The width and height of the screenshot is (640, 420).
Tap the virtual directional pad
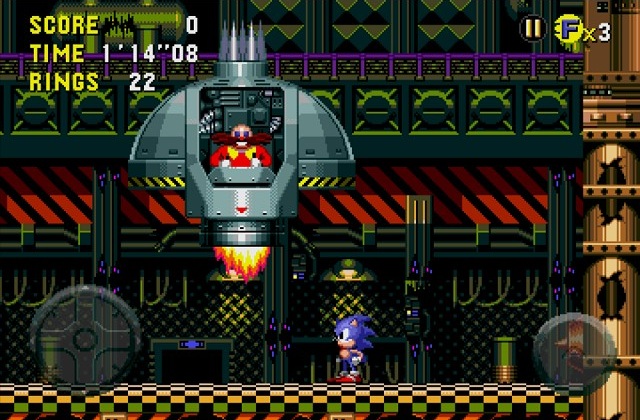tap(84, 340)
